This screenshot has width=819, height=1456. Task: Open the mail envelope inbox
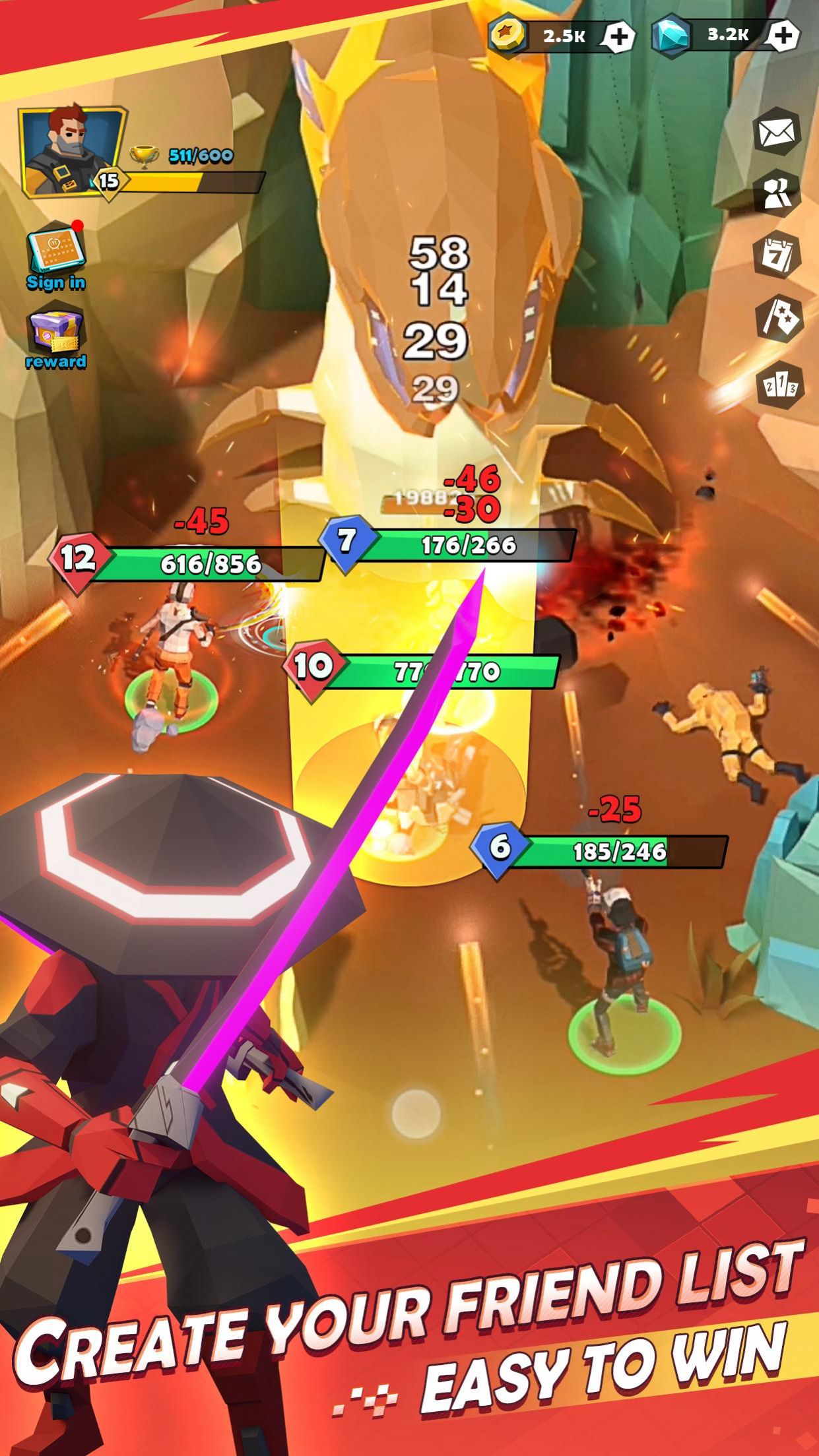point(777,133)
